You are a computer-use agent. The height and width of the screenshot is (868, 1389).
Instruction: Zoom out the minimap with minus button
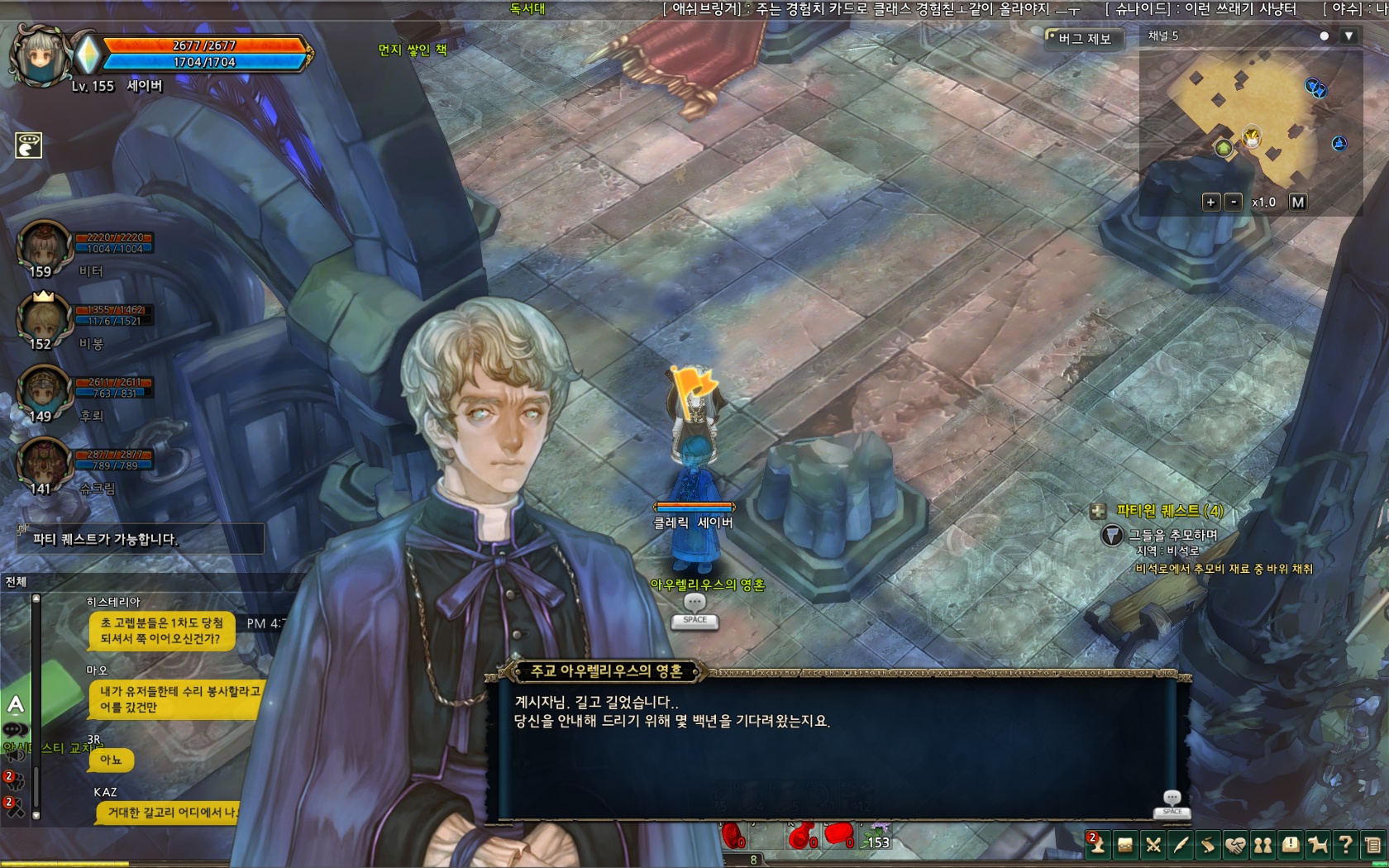pos(1234,202)
